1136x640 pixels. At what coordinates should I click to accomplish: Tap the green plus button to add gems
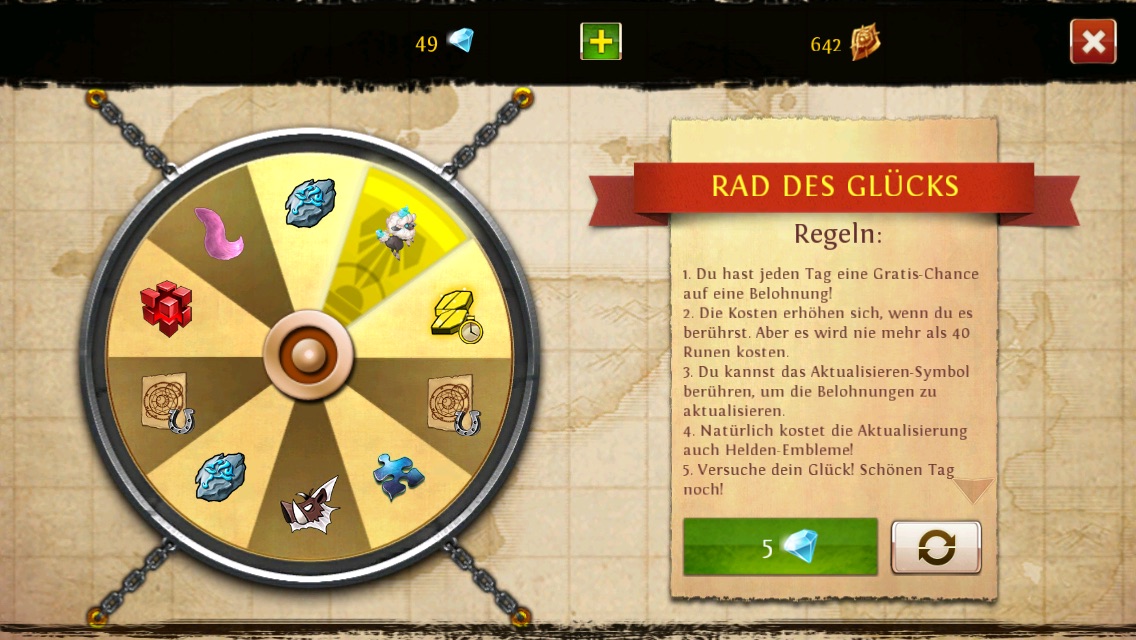click(x=601, y=41)
